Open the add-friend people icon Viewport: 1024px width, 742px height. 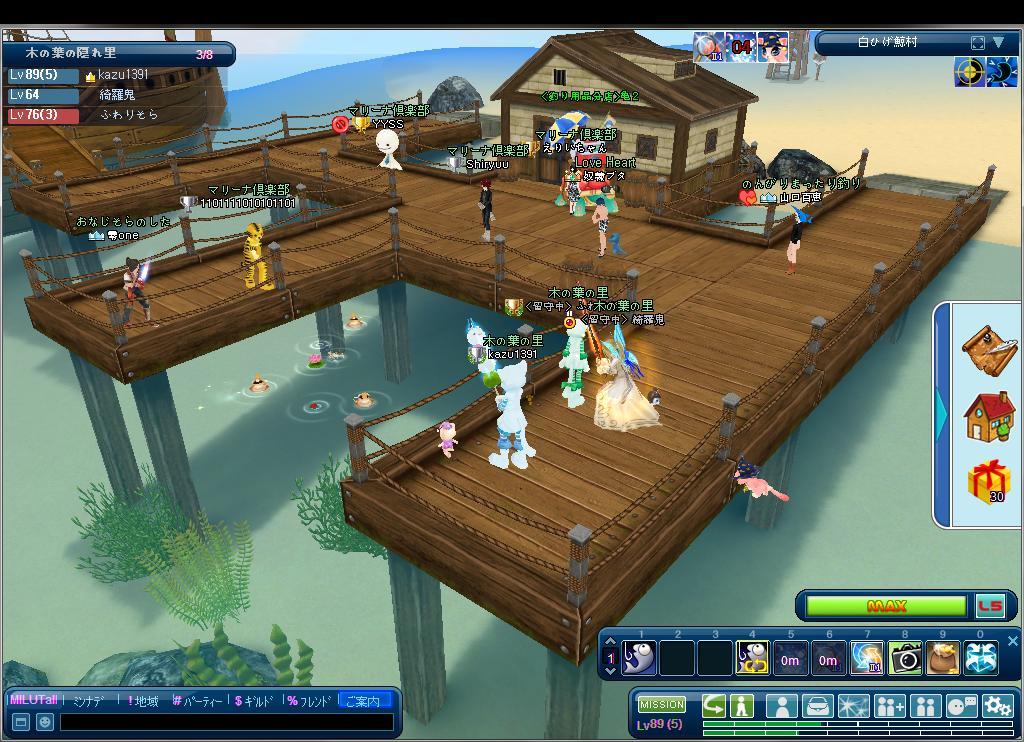(x=889, y=706)
